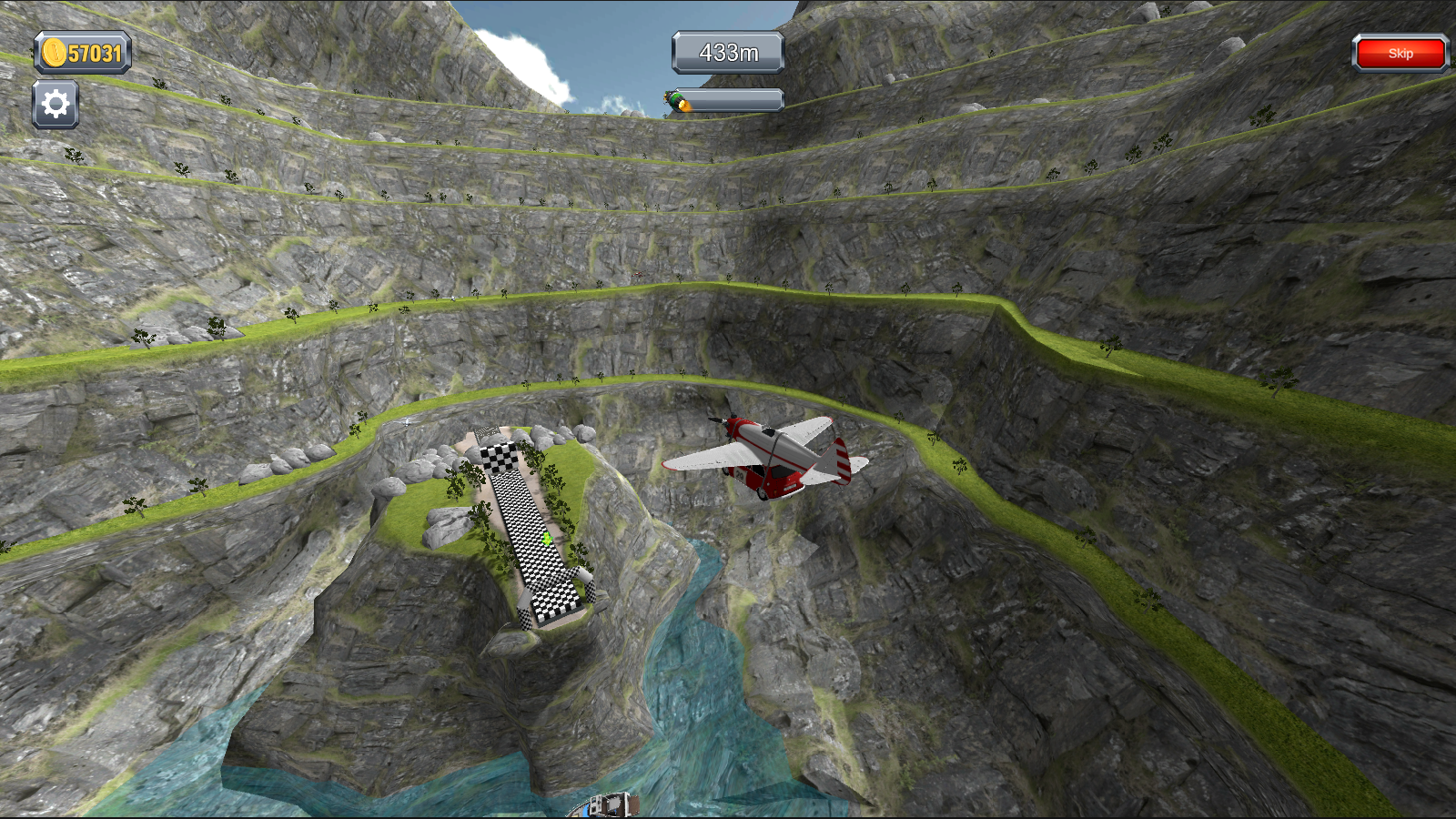Select the boat at the bottom of the screen
The height and width of the screenshot is (819, 1456).
605,804
